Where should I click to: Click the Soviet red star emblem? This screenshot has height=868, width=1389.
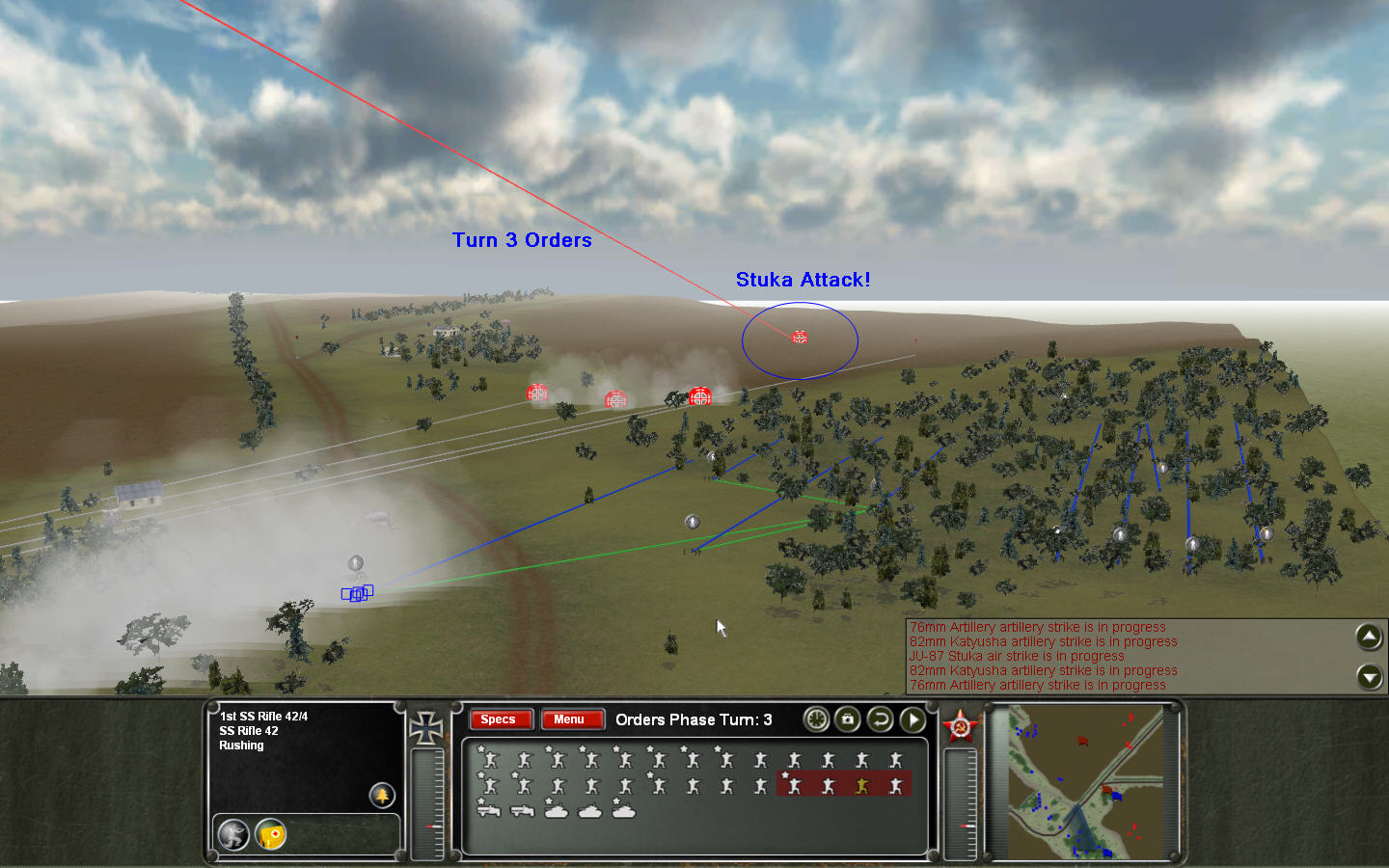pos(961,726)
